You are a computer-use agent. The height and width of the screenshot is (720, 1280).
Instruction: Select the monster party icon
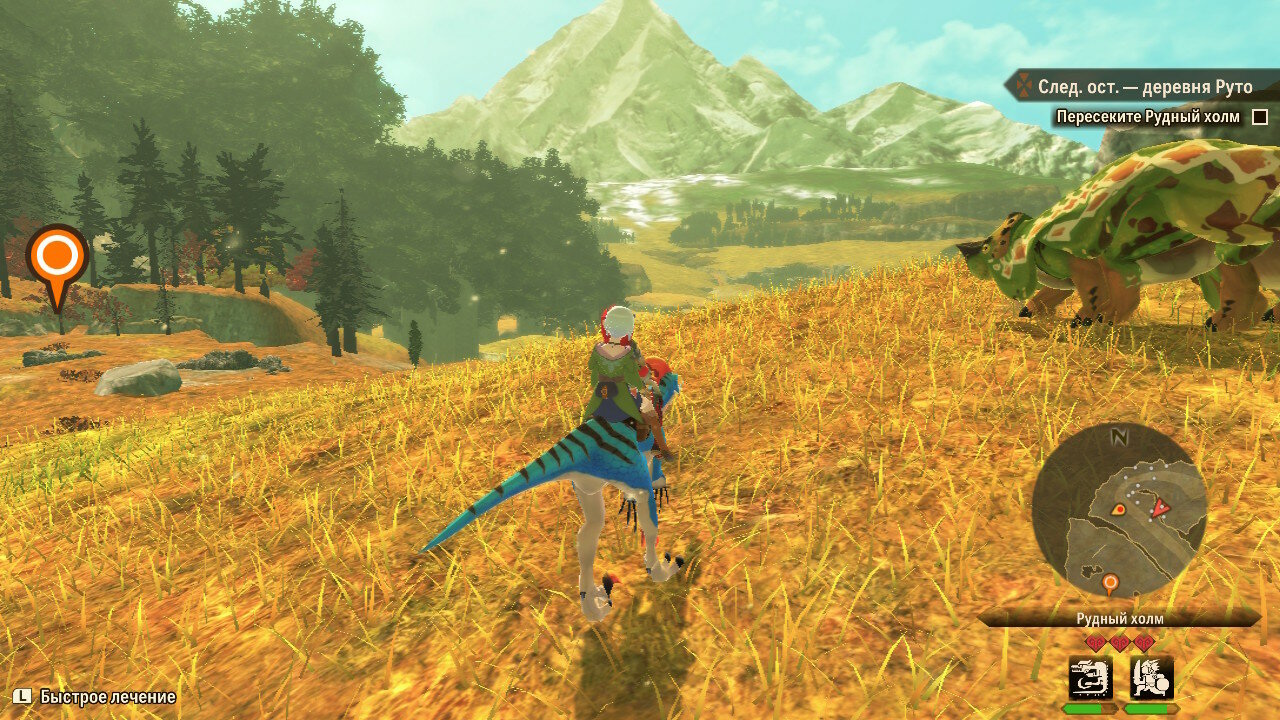[x=1091, y=677]
